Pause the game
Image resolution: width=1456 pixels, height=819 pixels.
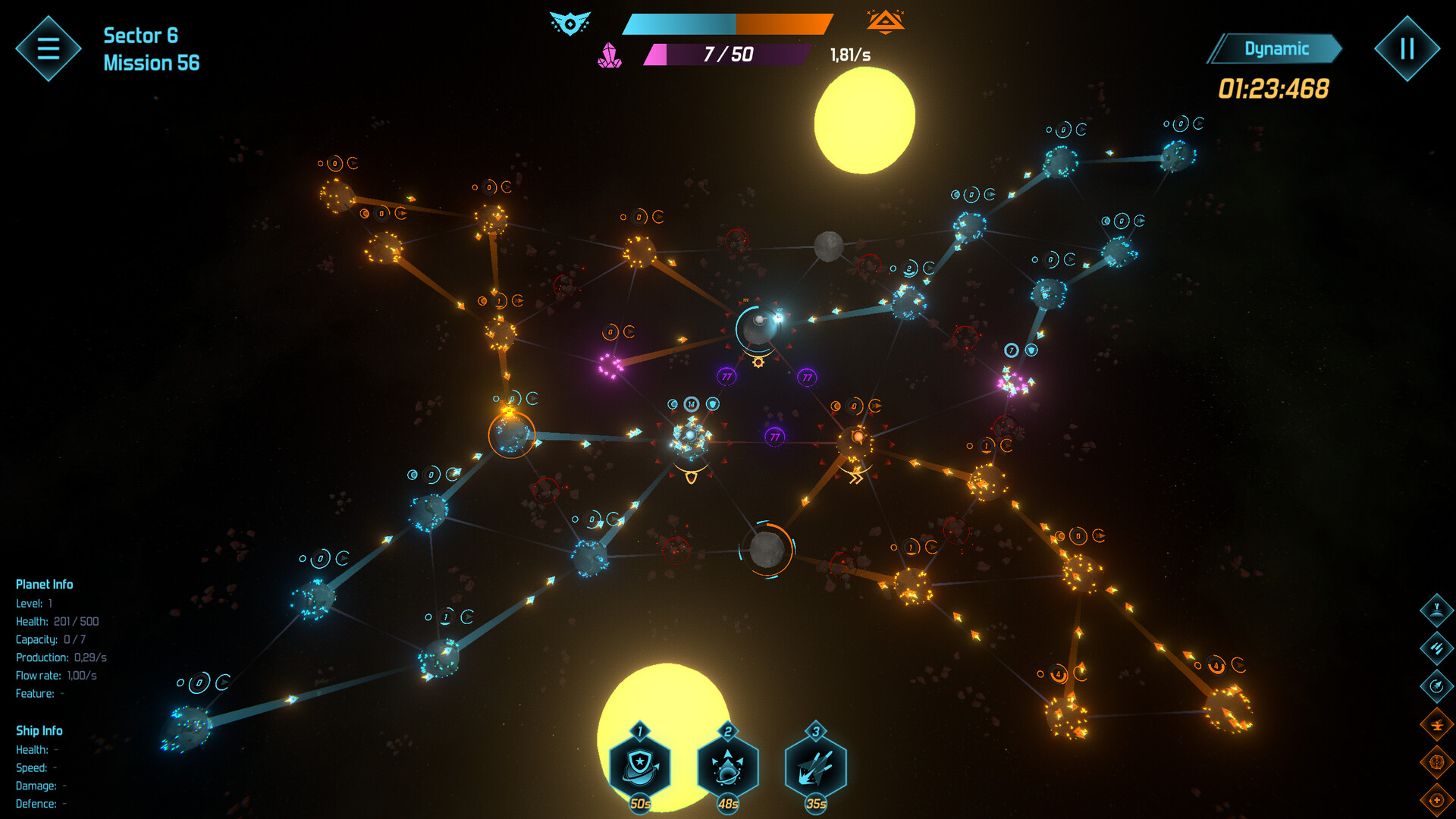[1407, 49]
